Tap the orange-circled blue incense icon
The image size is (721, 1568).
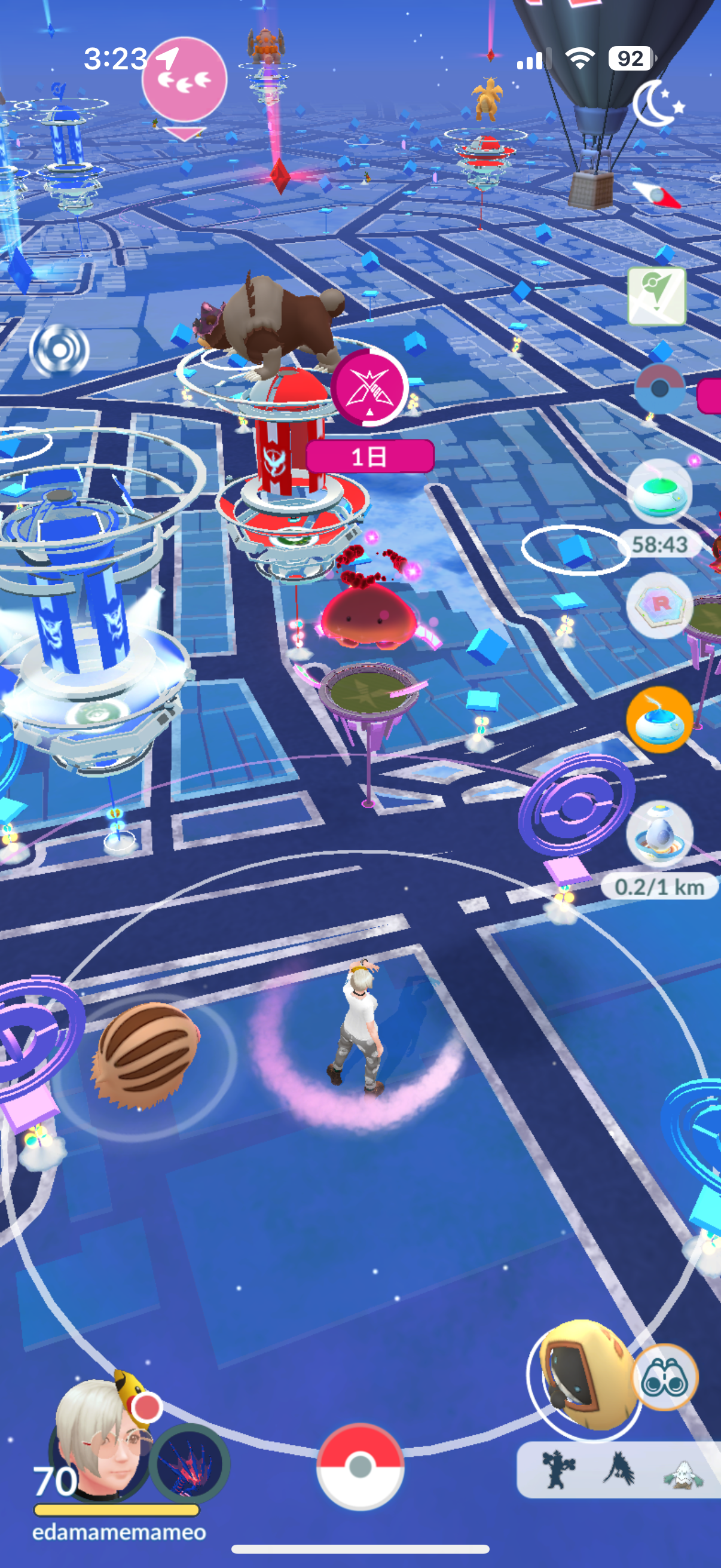tap(659, 720)
